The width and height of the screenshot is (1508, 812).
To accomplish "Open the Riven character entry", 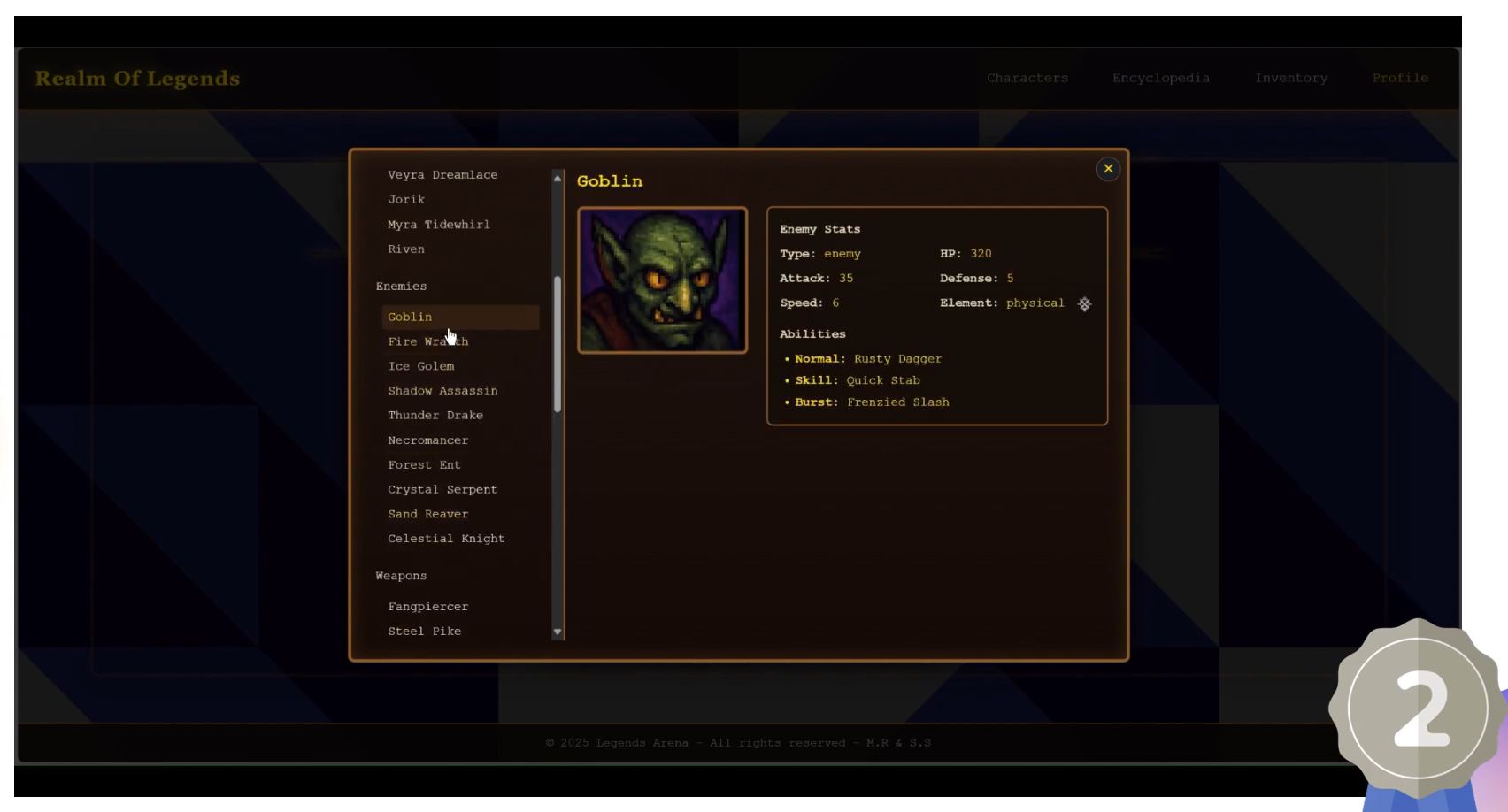I will pos(406,249).
